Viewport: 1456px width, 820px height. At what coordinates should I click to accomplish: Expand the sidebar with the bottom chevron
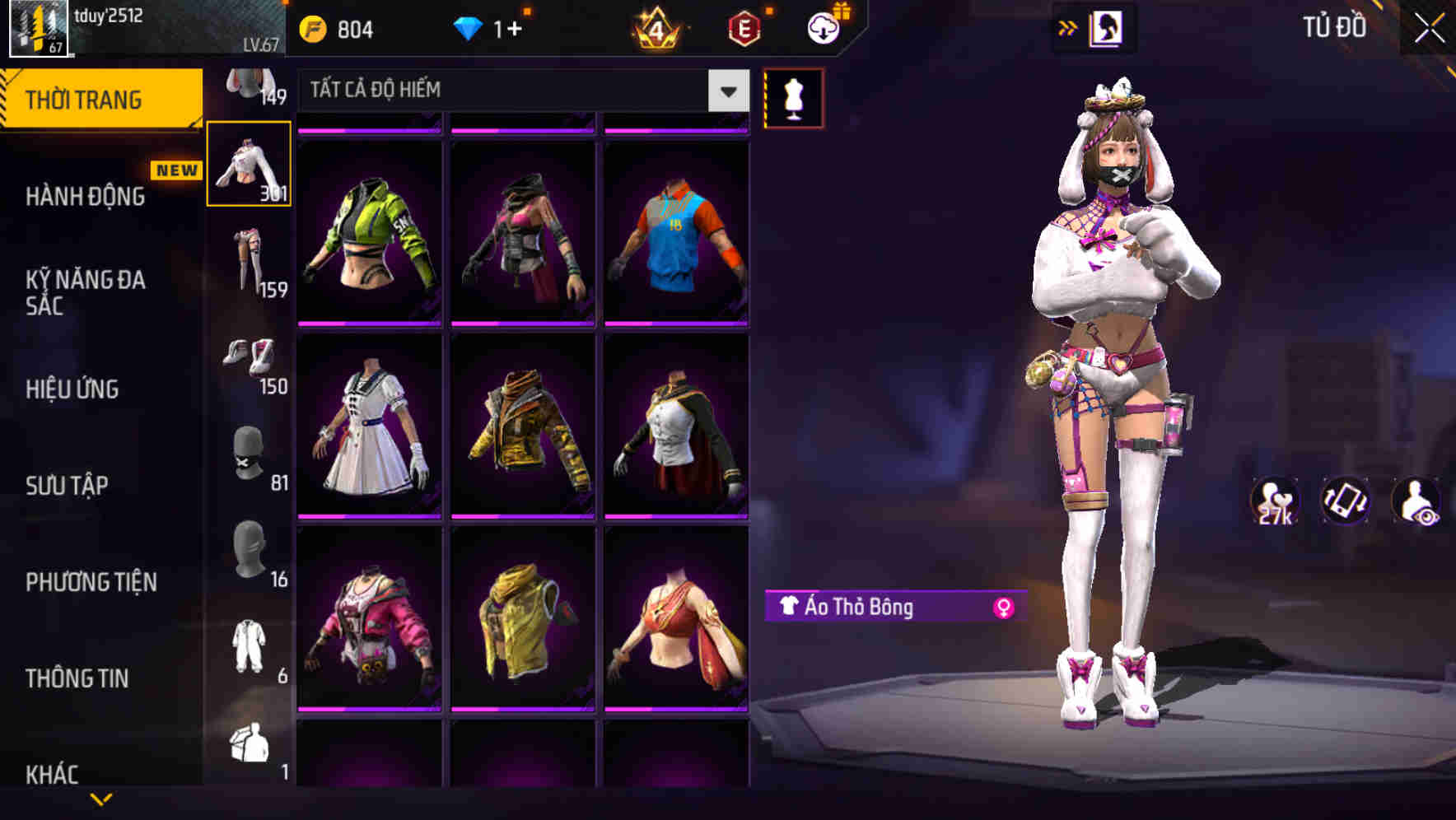(x=101, y=800)
